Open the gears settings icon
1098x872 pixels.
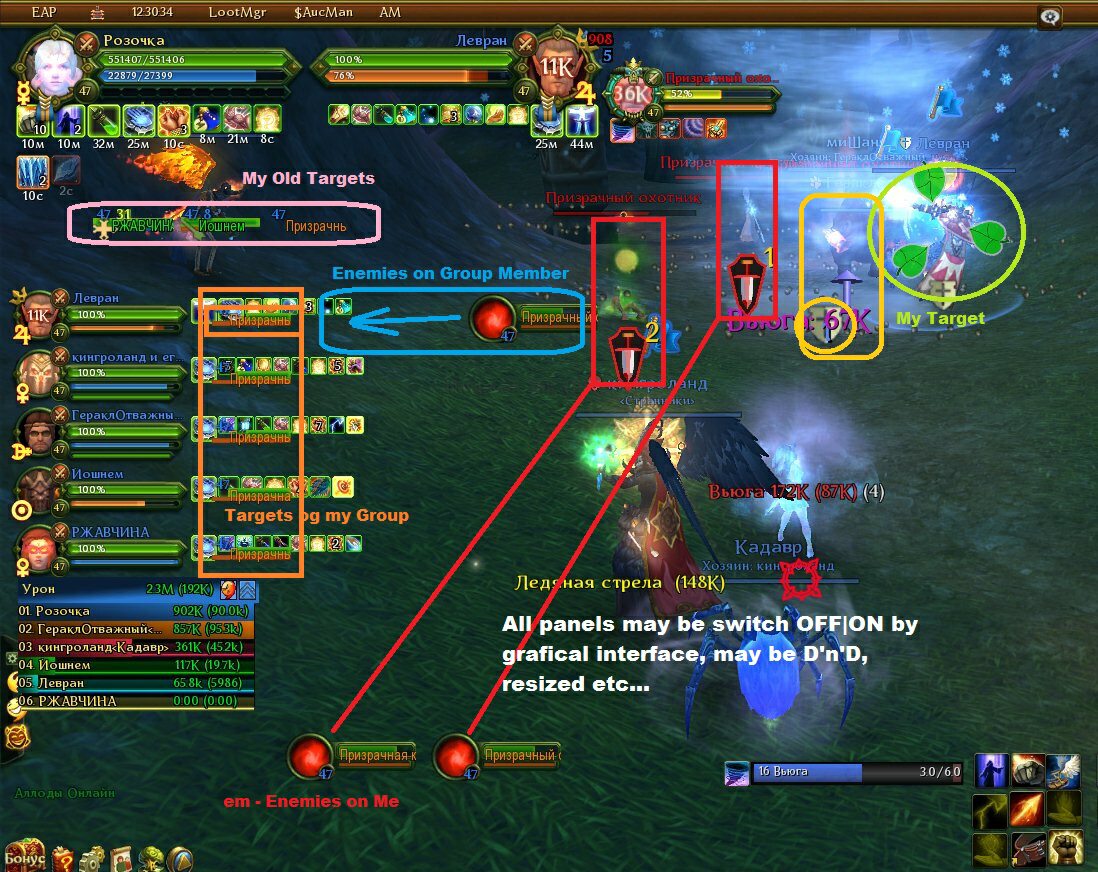tap(92, 858)
